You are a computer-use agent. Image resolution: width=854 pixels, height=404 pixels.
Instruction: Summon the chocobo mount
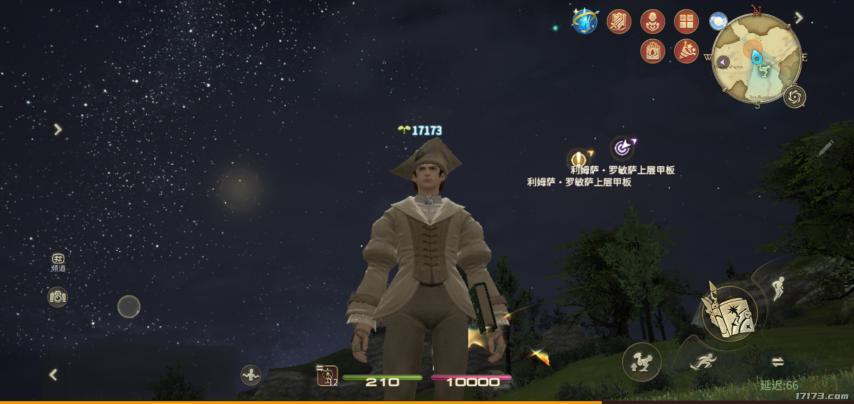click(x=641, y=361)
